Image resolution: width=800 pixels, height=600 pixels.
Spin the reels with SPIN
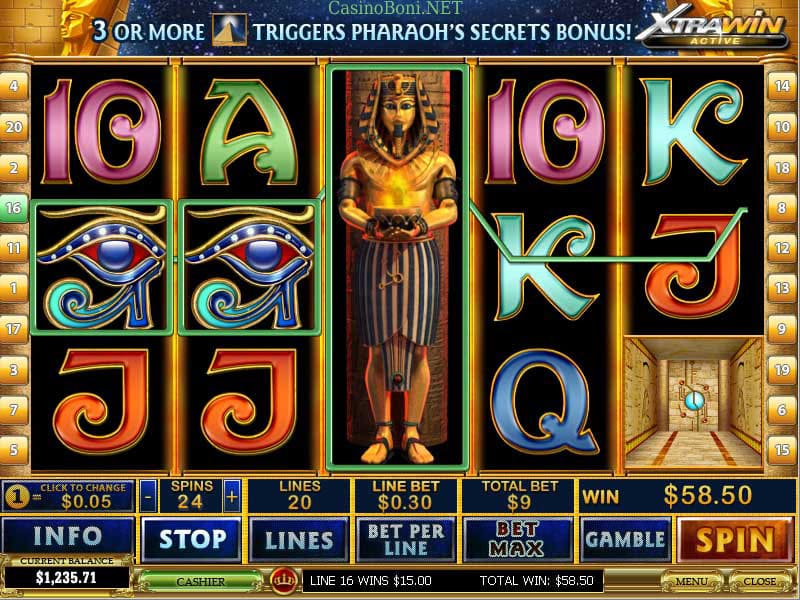tap(735, 539)
